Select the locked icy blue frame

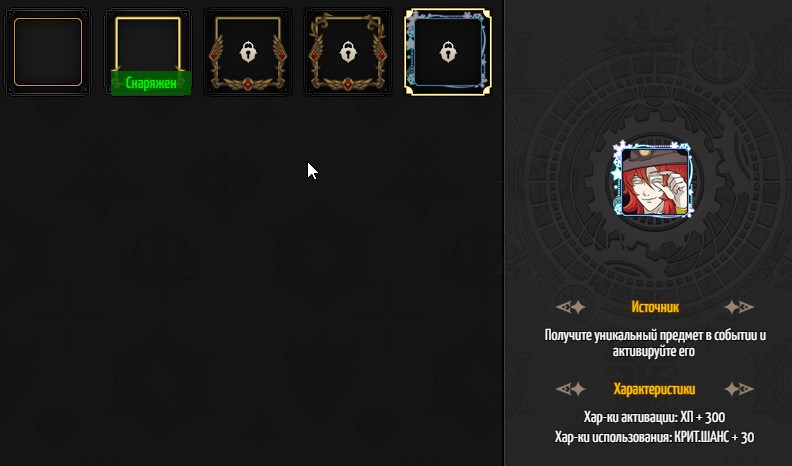(x=448, y=52)
